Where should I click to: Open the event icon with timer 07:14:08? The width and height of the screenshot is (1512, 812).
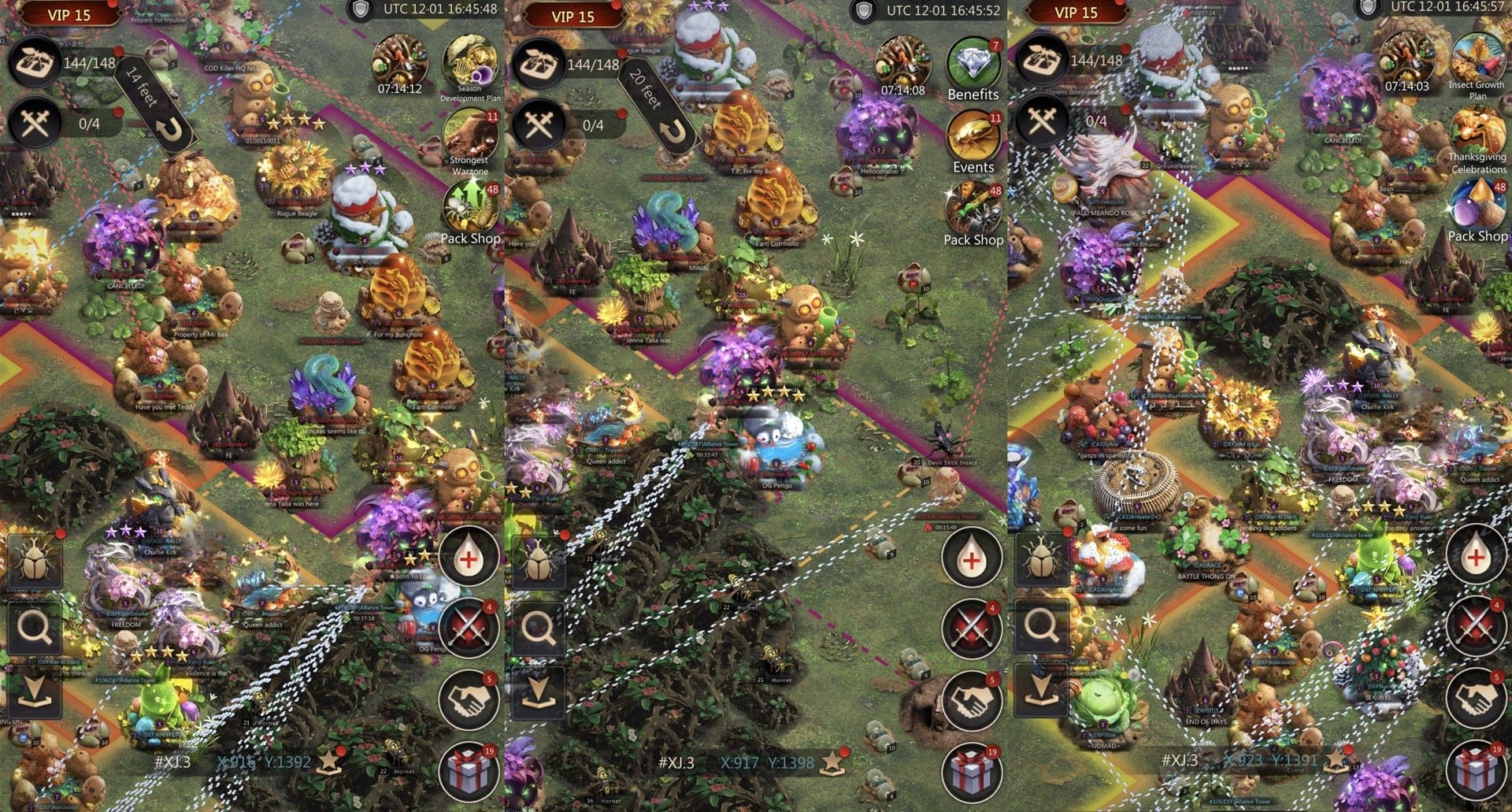[x=902, y=61]
